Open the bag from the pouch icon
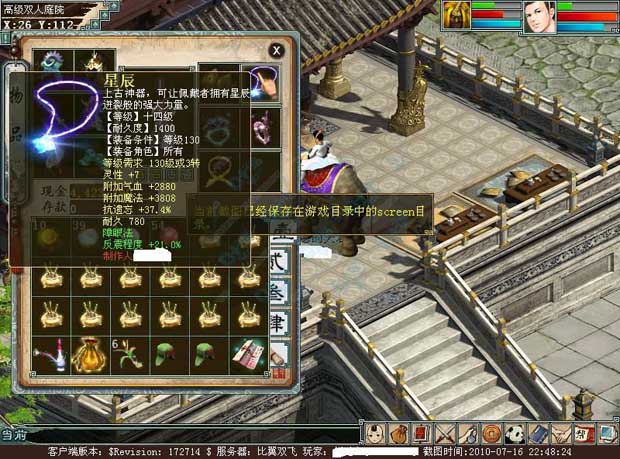620x459 pixels. click(x=396, y=434)
